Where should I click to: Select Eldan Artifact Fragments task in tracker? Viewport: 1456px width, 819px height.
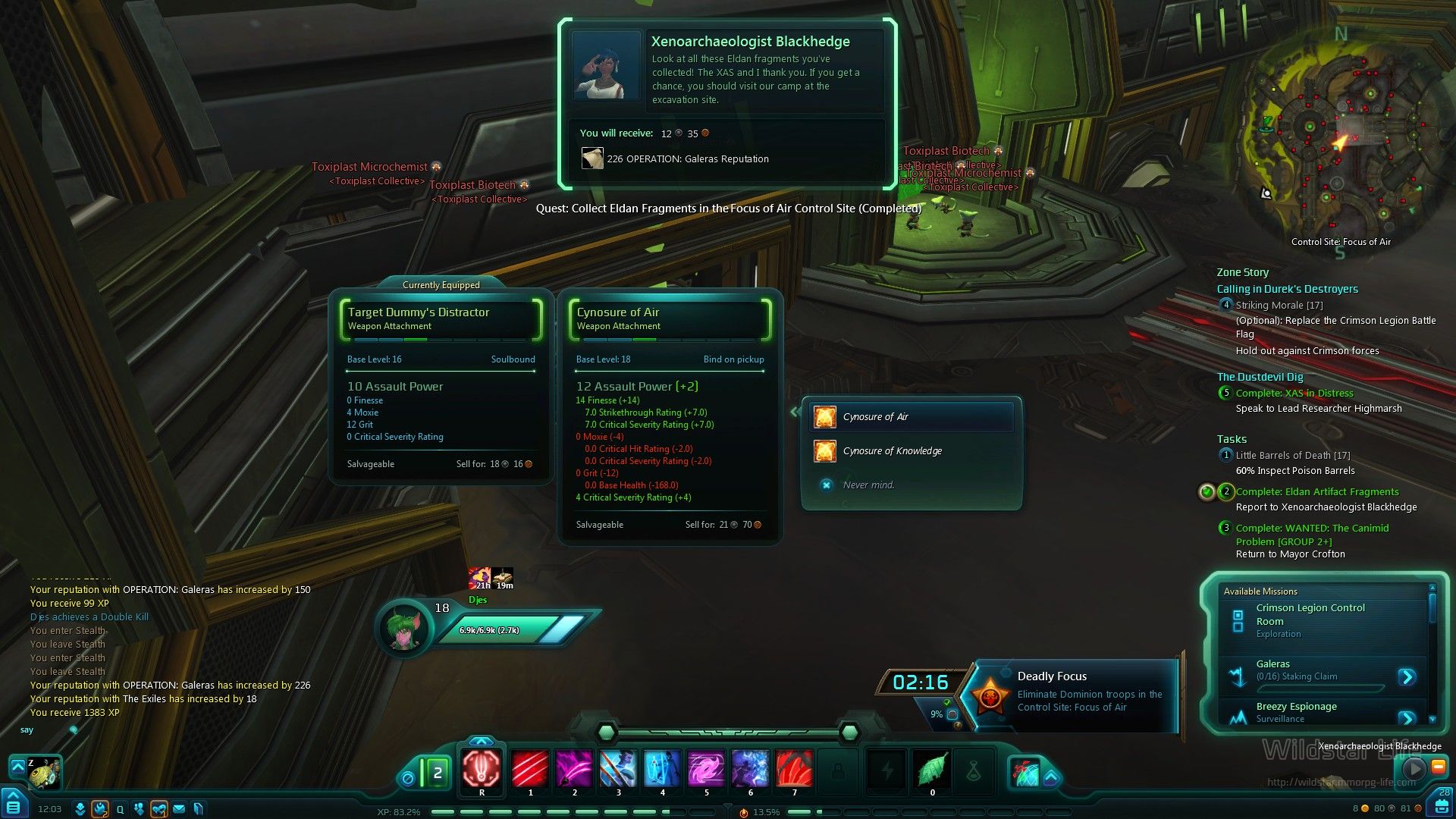pos(1317,492)
